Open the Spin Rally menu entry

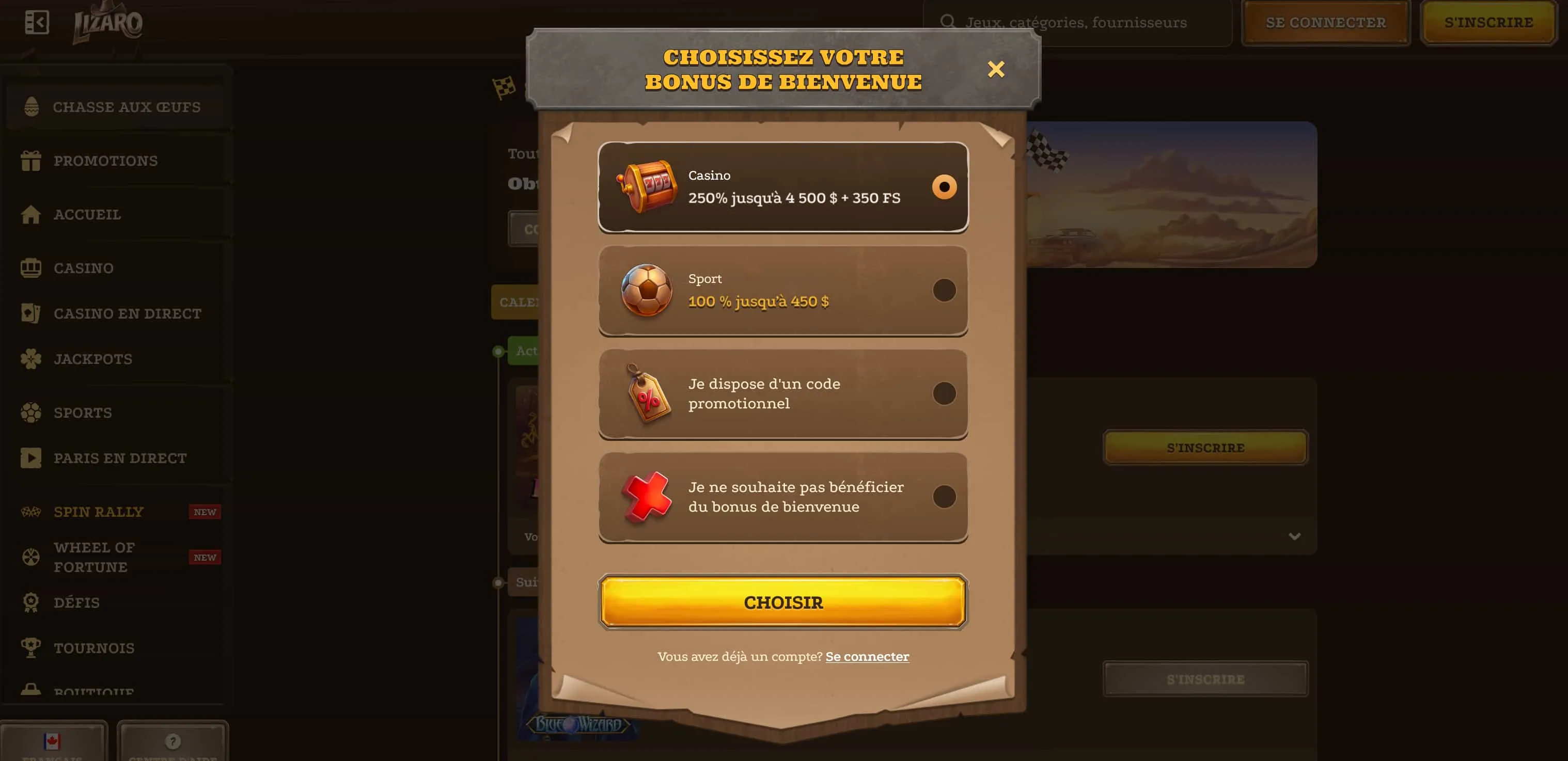(99, 511)
